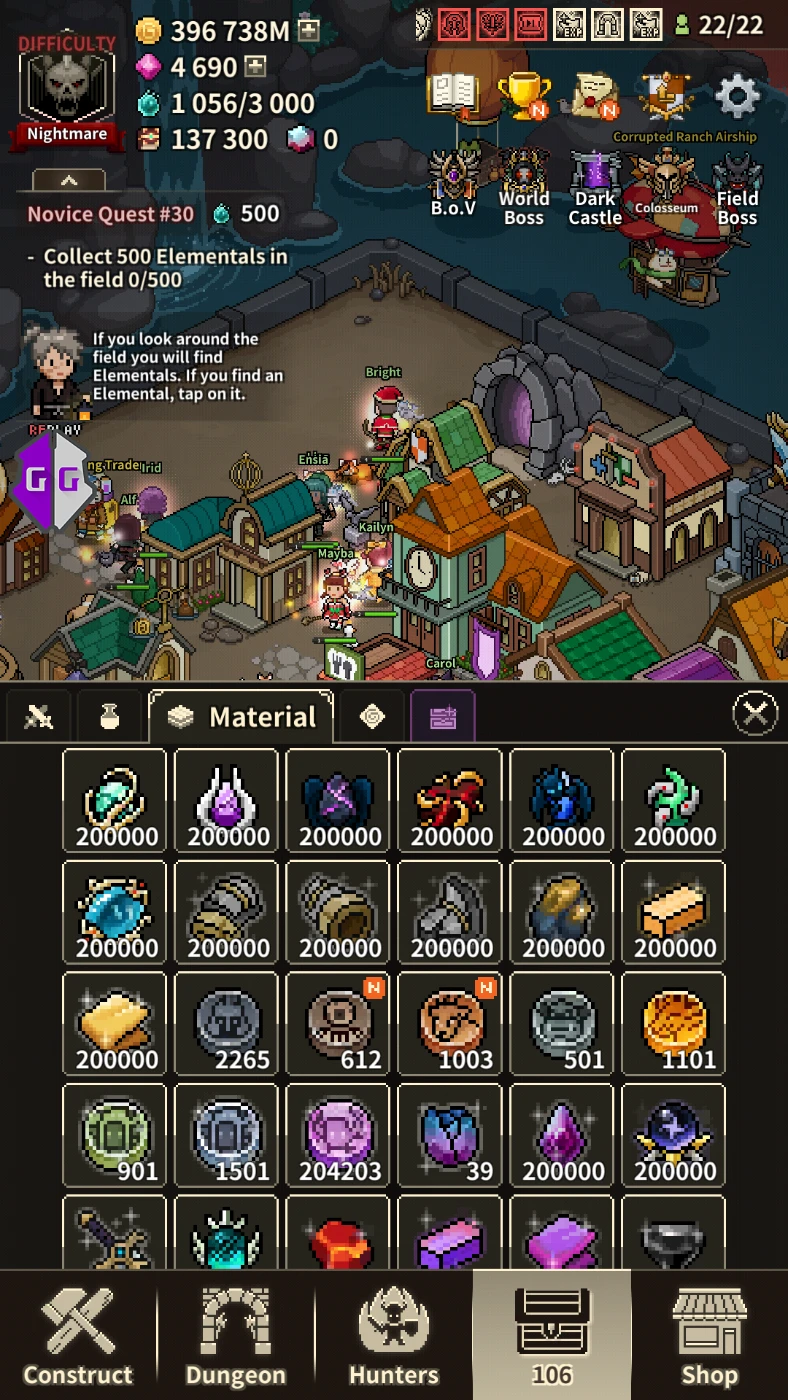Close the inventory panel
The height and width of the screenshot is (1400, 788).
pos(755,714)
